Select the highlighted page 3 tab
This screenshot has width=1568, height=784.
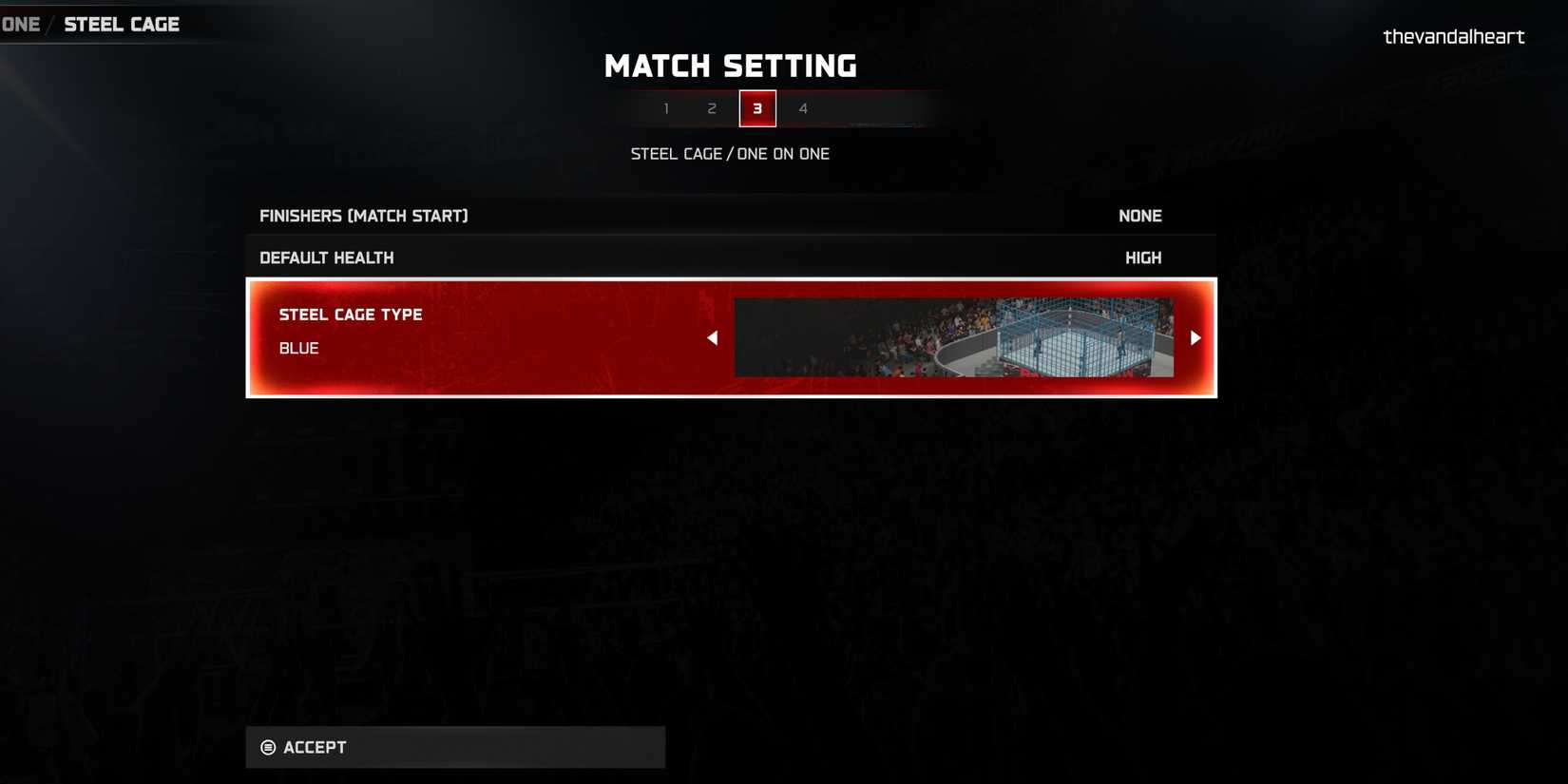pyautogui.click(x=757, y=108)
